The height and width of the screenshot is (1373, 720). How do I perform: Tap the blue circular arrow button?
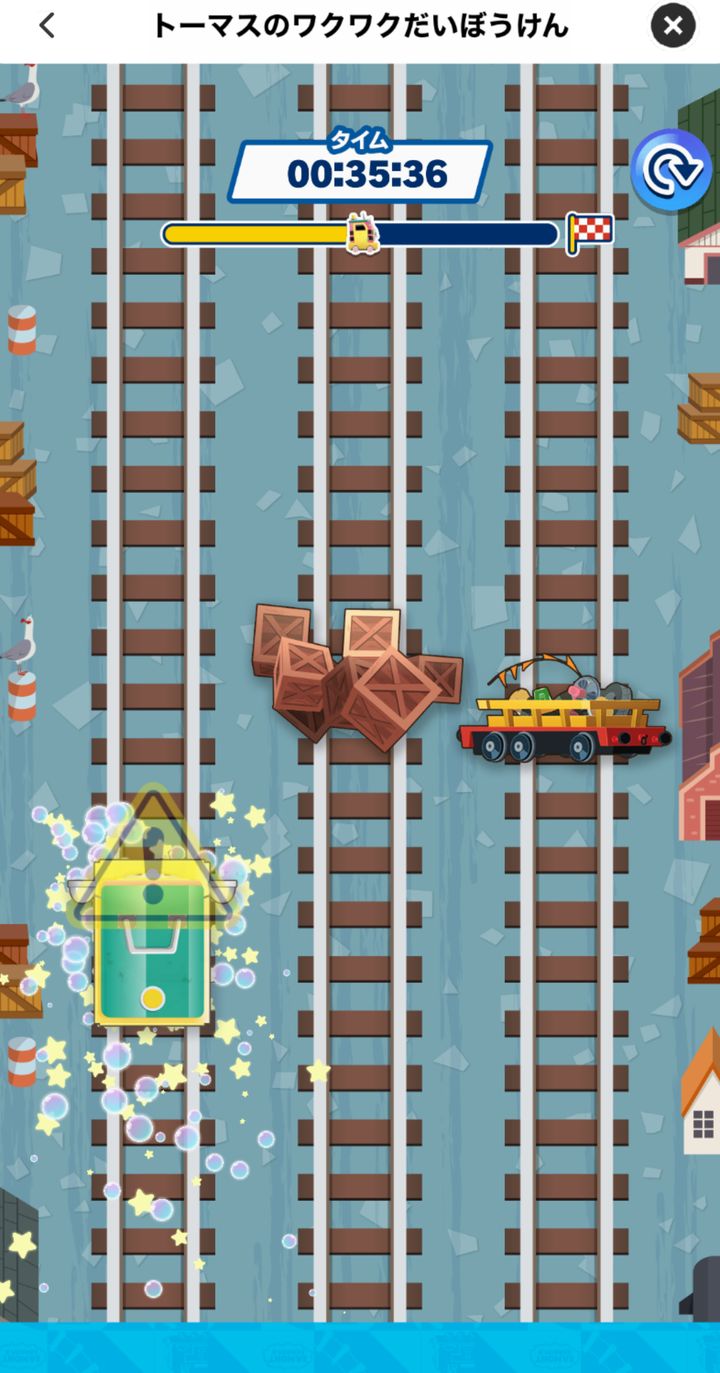tap(669, 172)
